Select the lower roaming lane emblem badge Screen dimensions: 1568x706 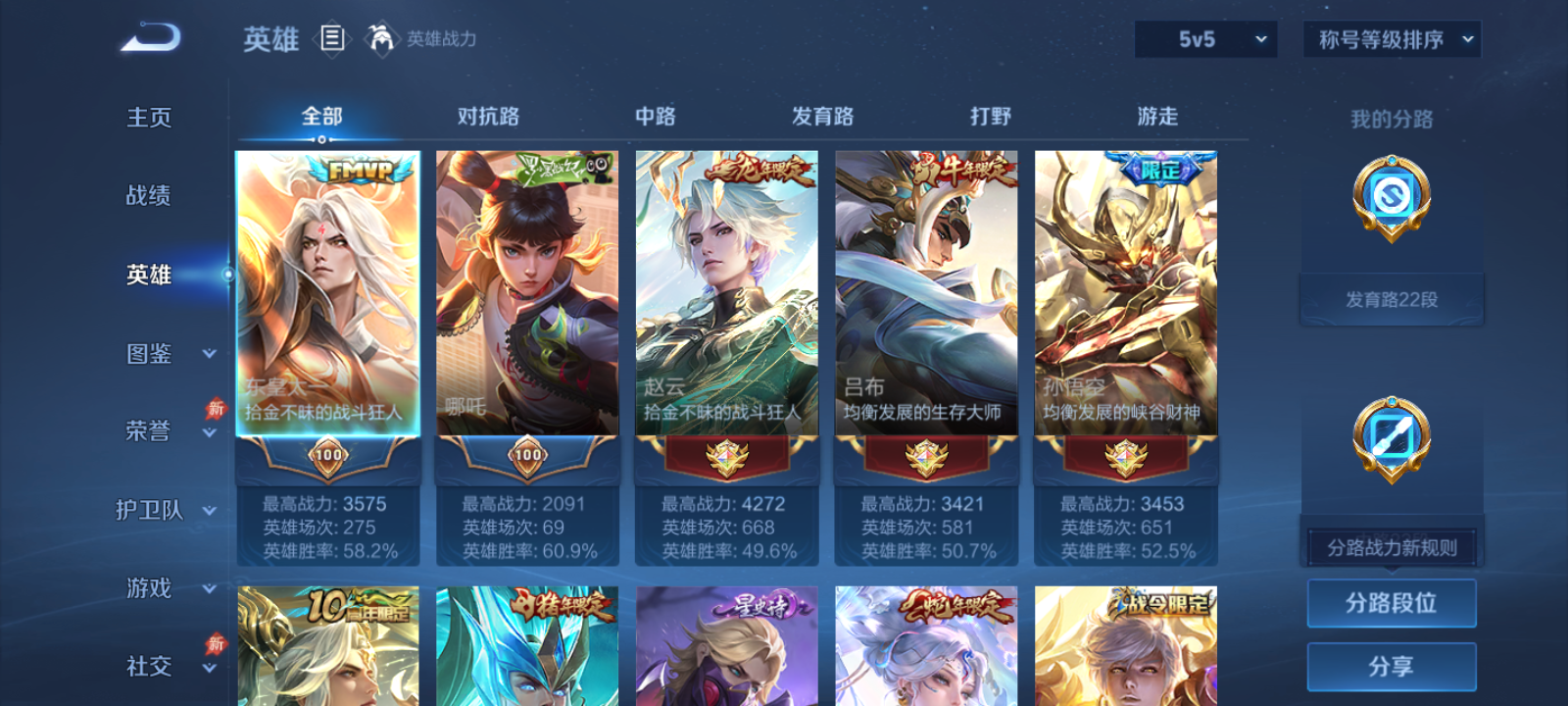1391,438
